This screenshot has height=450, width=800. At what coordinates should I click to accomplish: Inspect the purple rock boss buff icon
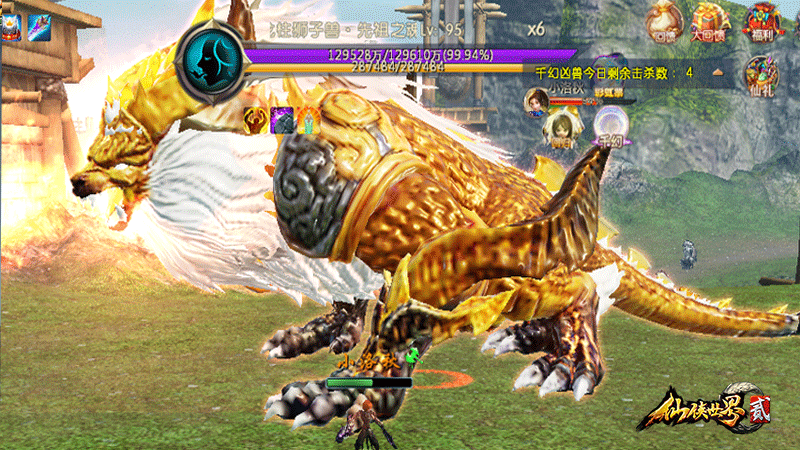[282, 120]
